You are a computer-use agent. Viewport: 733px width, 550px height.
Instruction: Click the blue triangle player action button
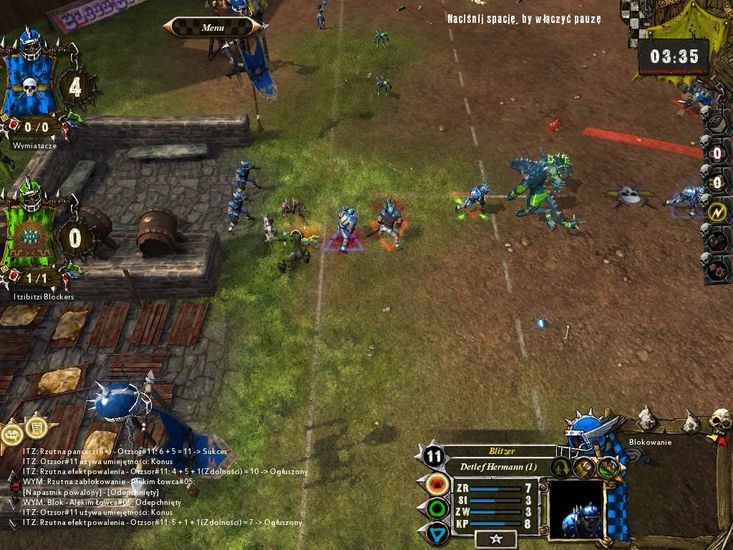coord(436,531)
